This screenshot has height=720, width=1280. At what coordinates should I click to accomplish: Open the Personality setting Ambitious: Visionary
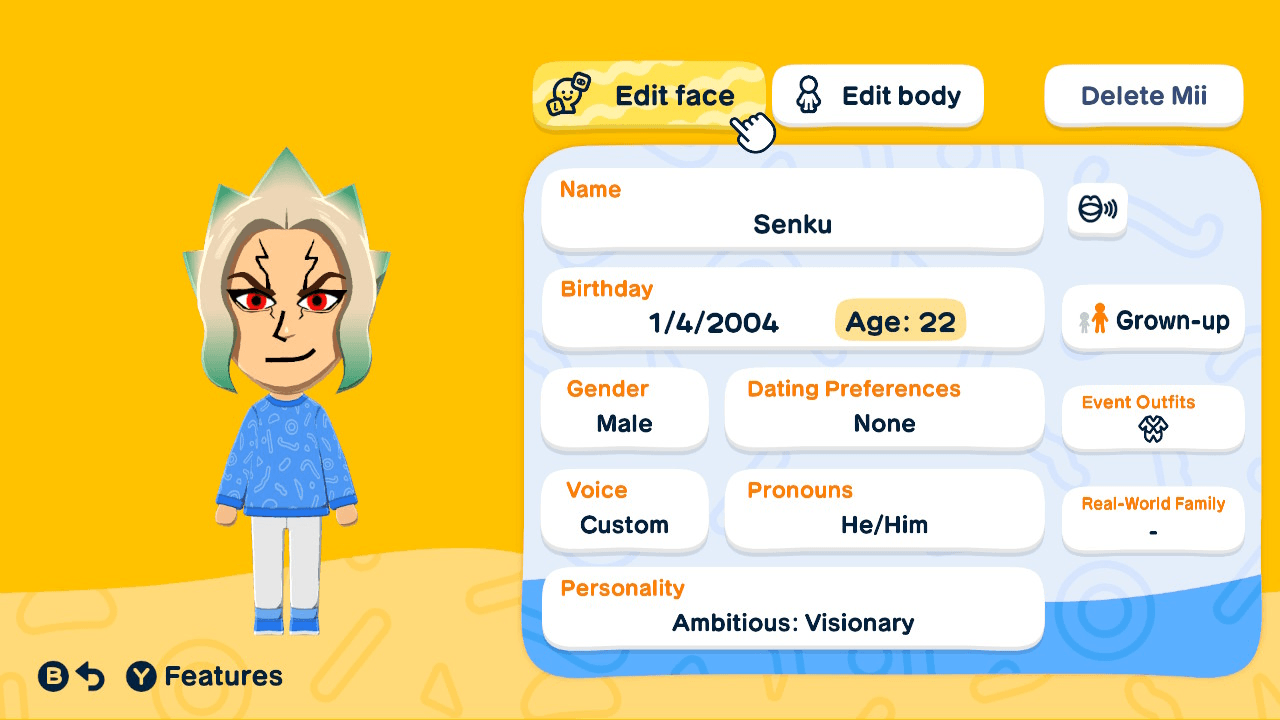pos(792,607)
